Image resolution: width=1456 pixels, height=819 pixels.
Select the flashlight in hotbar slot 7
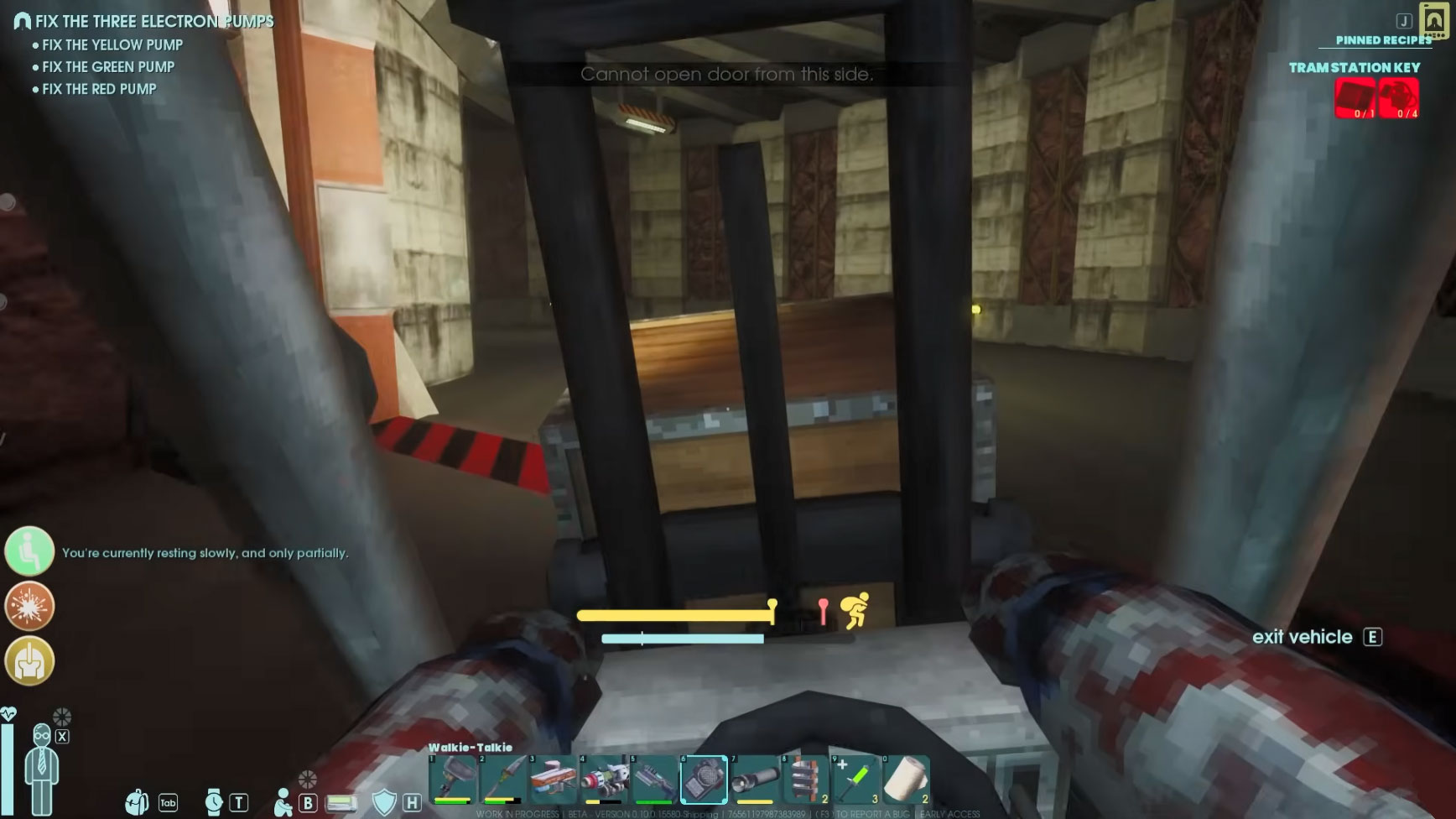click(754, 779)
